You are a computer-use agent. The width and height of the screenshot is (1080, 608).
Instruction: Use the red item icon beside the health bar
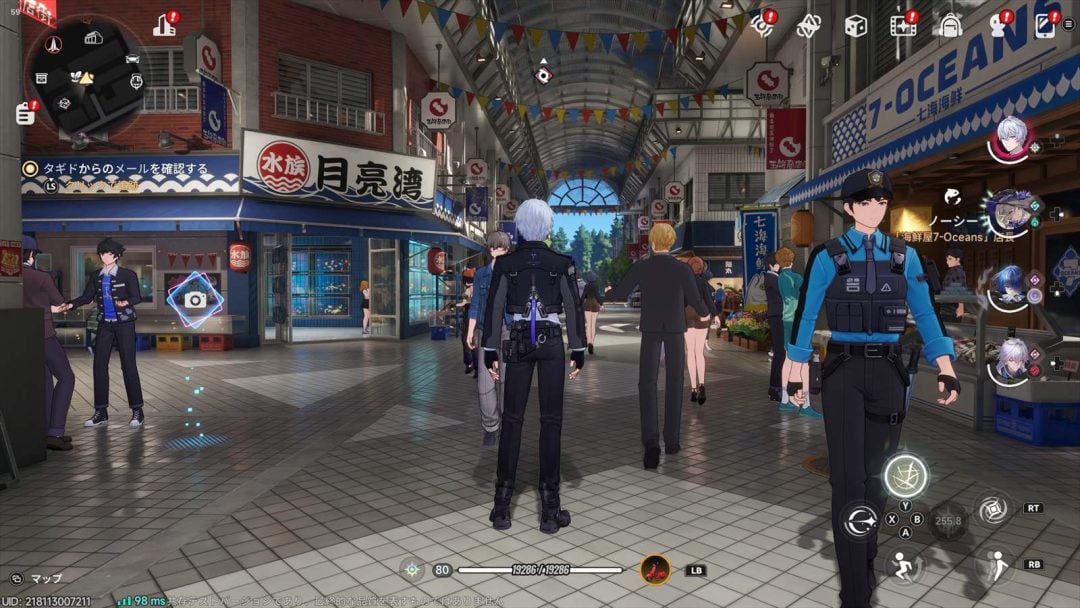[655, 570]
